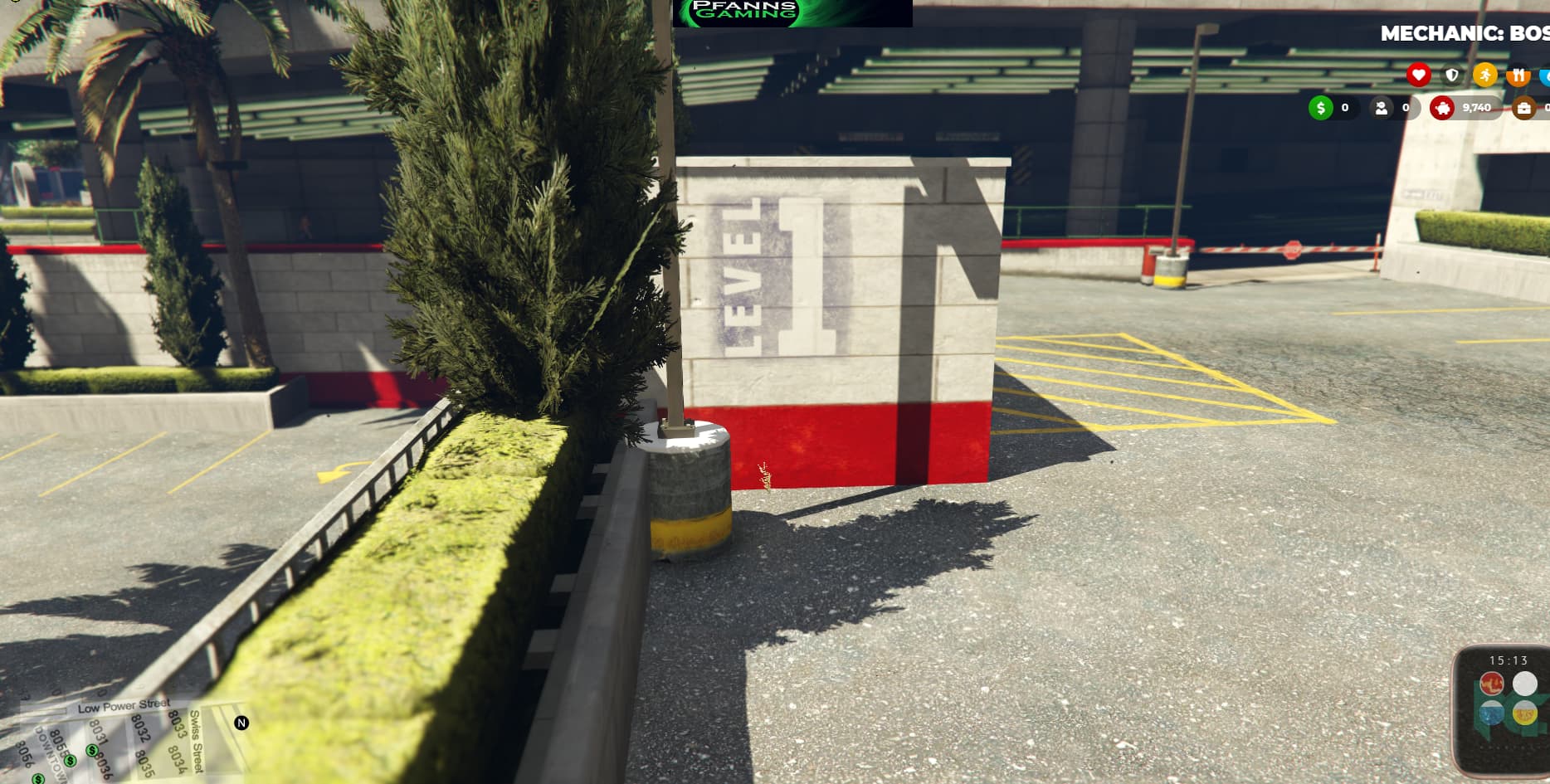
Task: Click the gray society player icon
Action: click(1382, 107)
